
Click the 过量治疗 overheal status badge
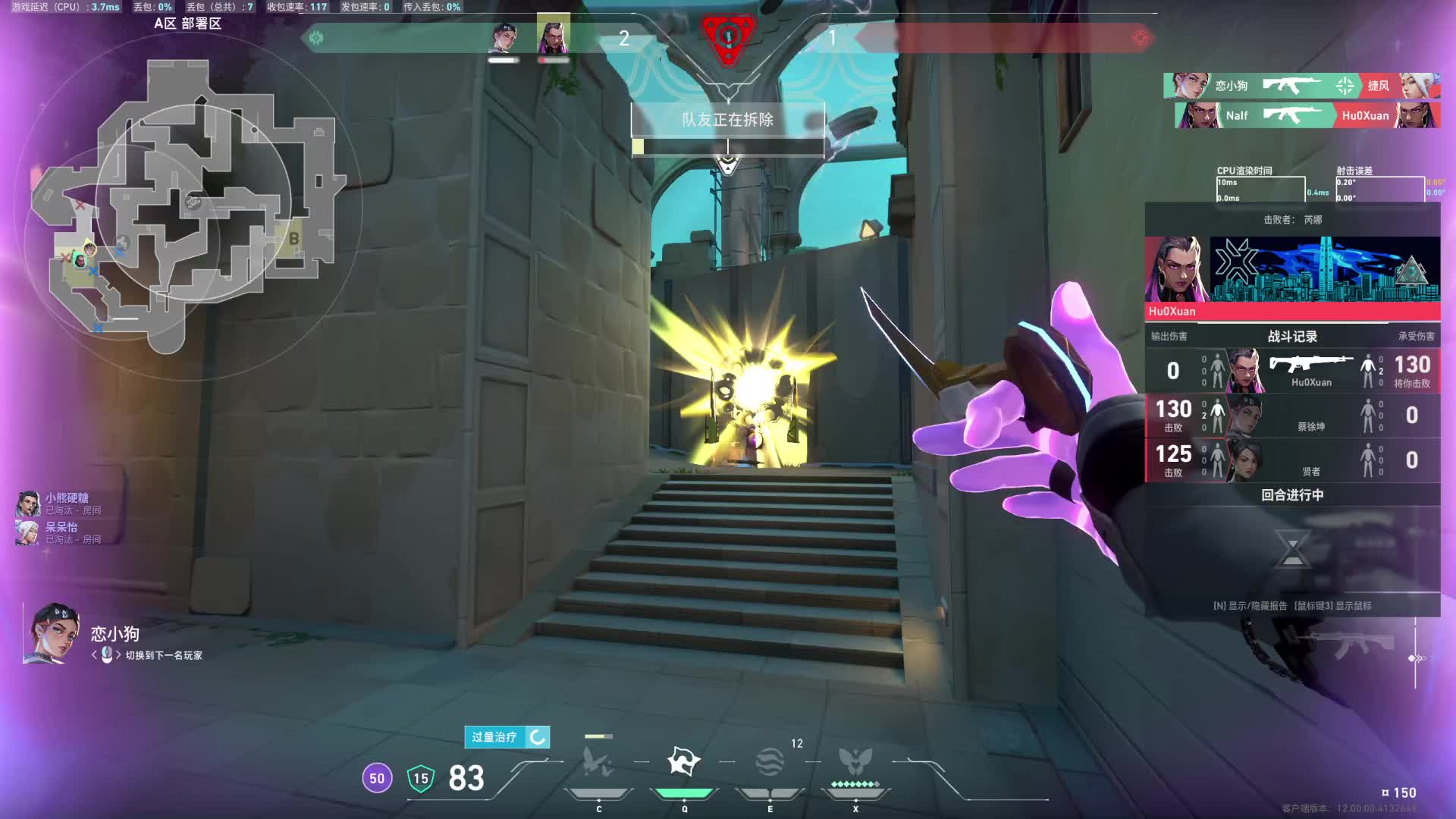tap(507, 737)
